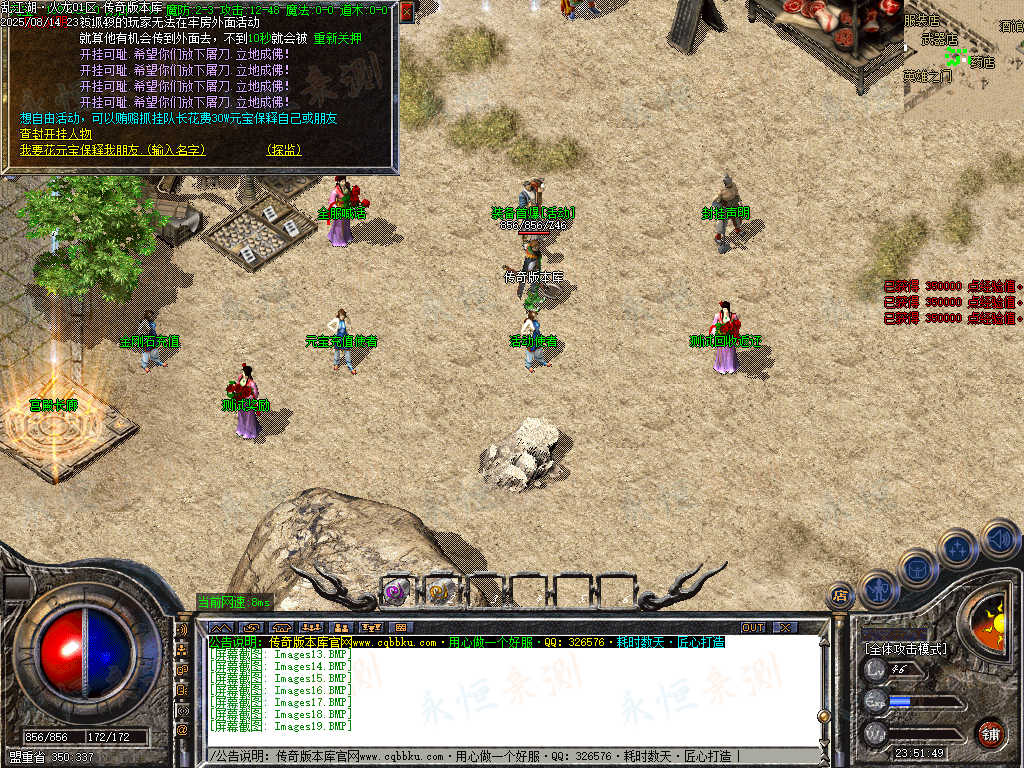
Task: Open the bag inventory icon
Action: click(917, 567)
